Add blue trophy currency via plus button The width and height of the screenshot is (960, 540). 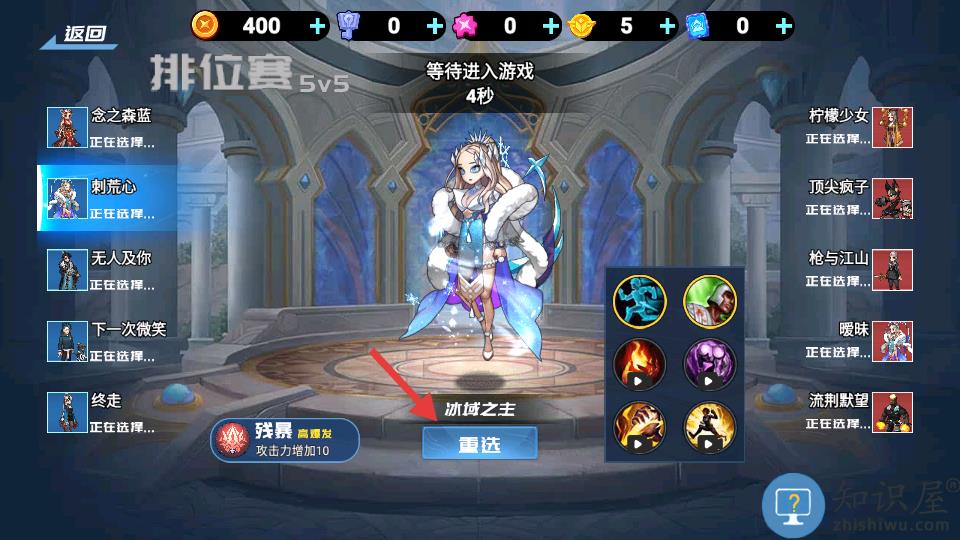pos(434,26)
